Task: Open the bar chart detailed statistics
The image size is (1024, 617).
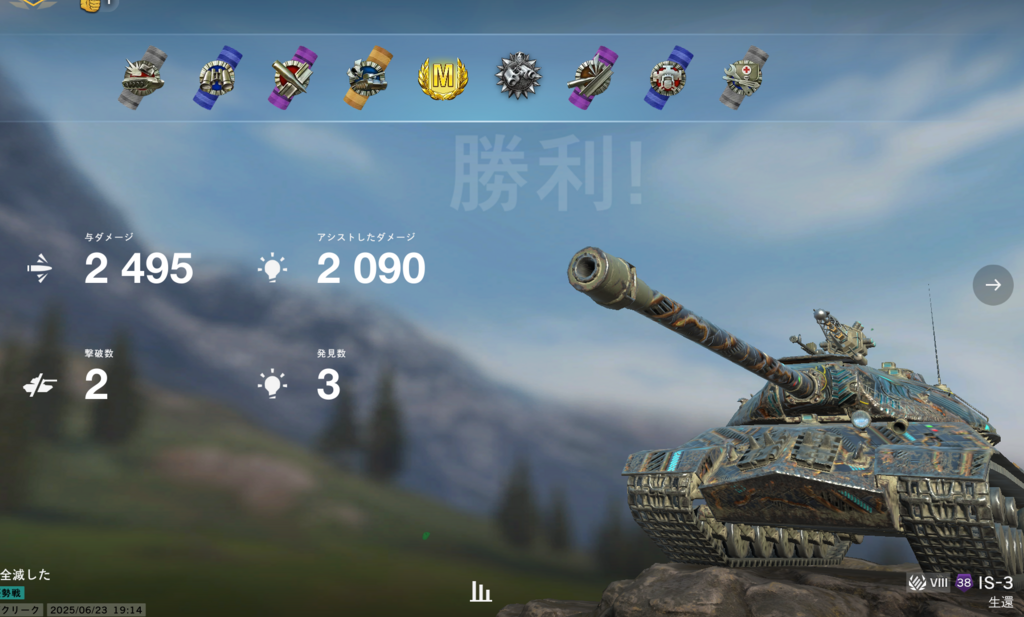Action: tap(481, 592)
